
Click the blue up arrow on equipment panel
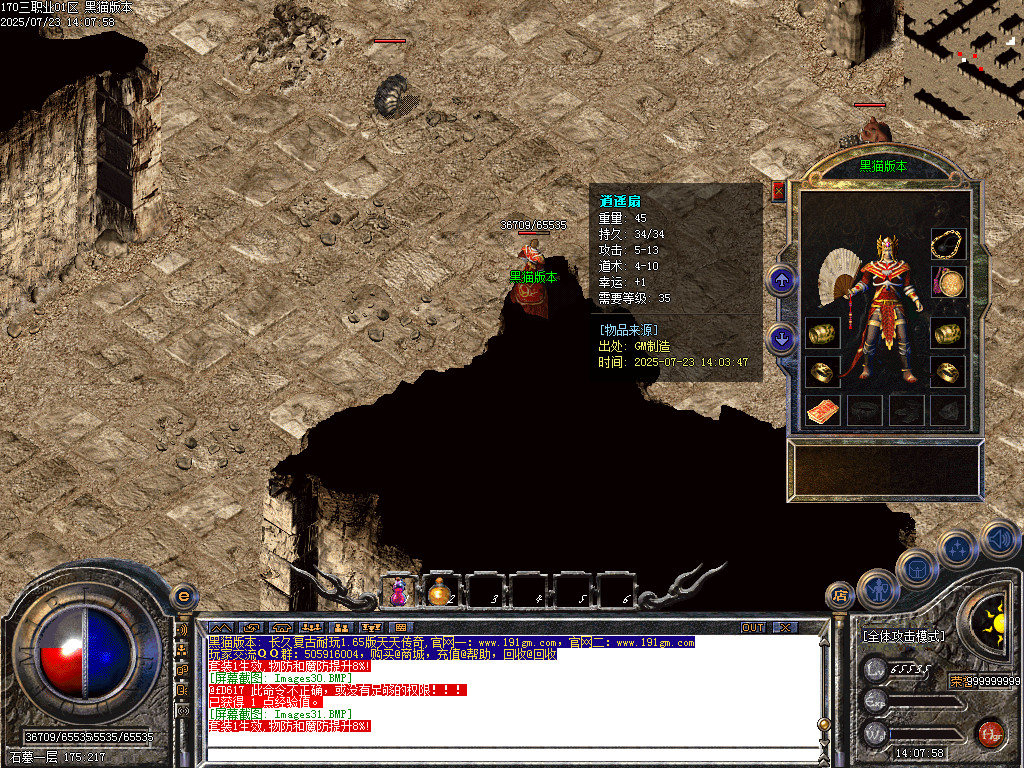(x=782, y=281)
